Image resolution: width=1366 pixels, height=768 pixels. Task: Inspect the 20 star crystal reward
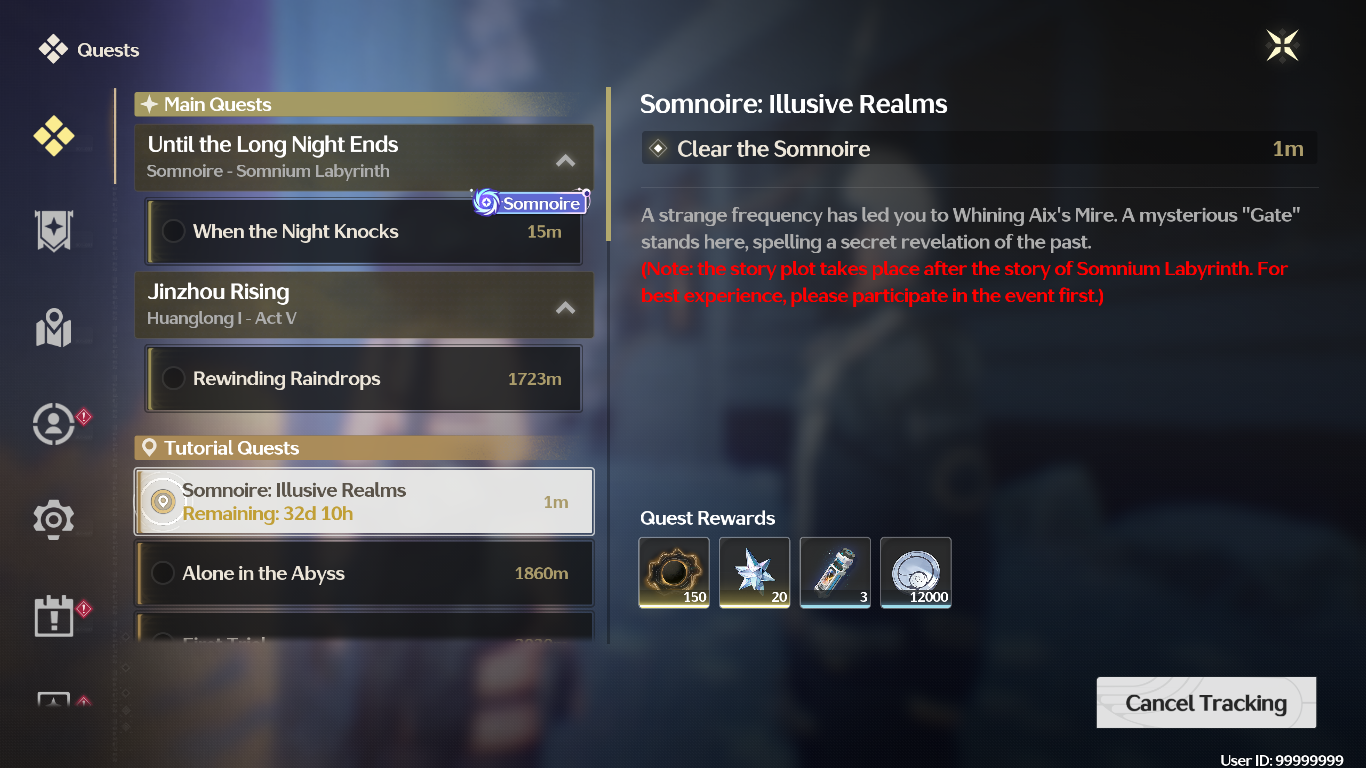[x=754, y=572]
